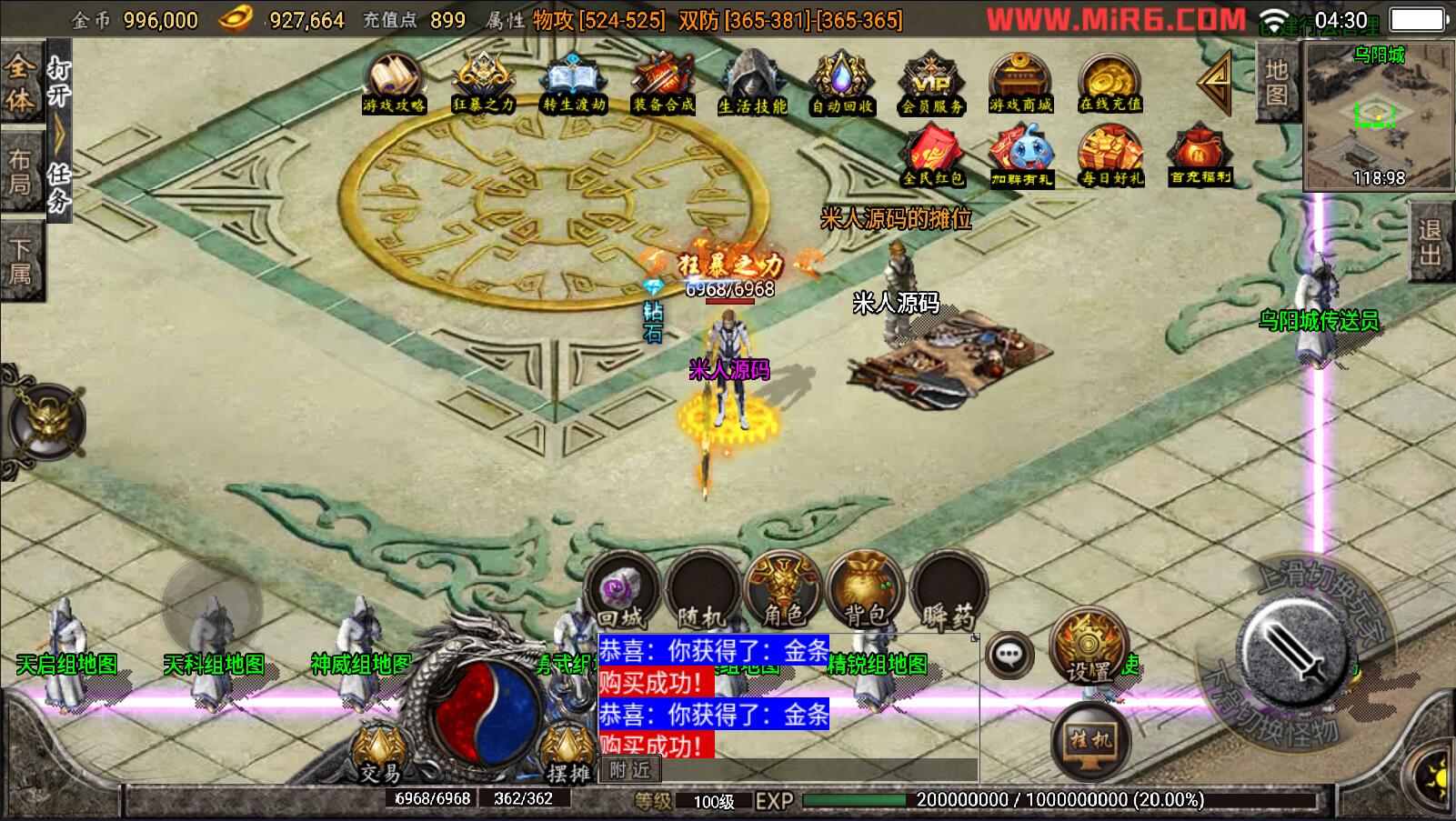Toggle the 挂机 auto-battle button
The image size is (1456, 821).
click(1089, 740)
